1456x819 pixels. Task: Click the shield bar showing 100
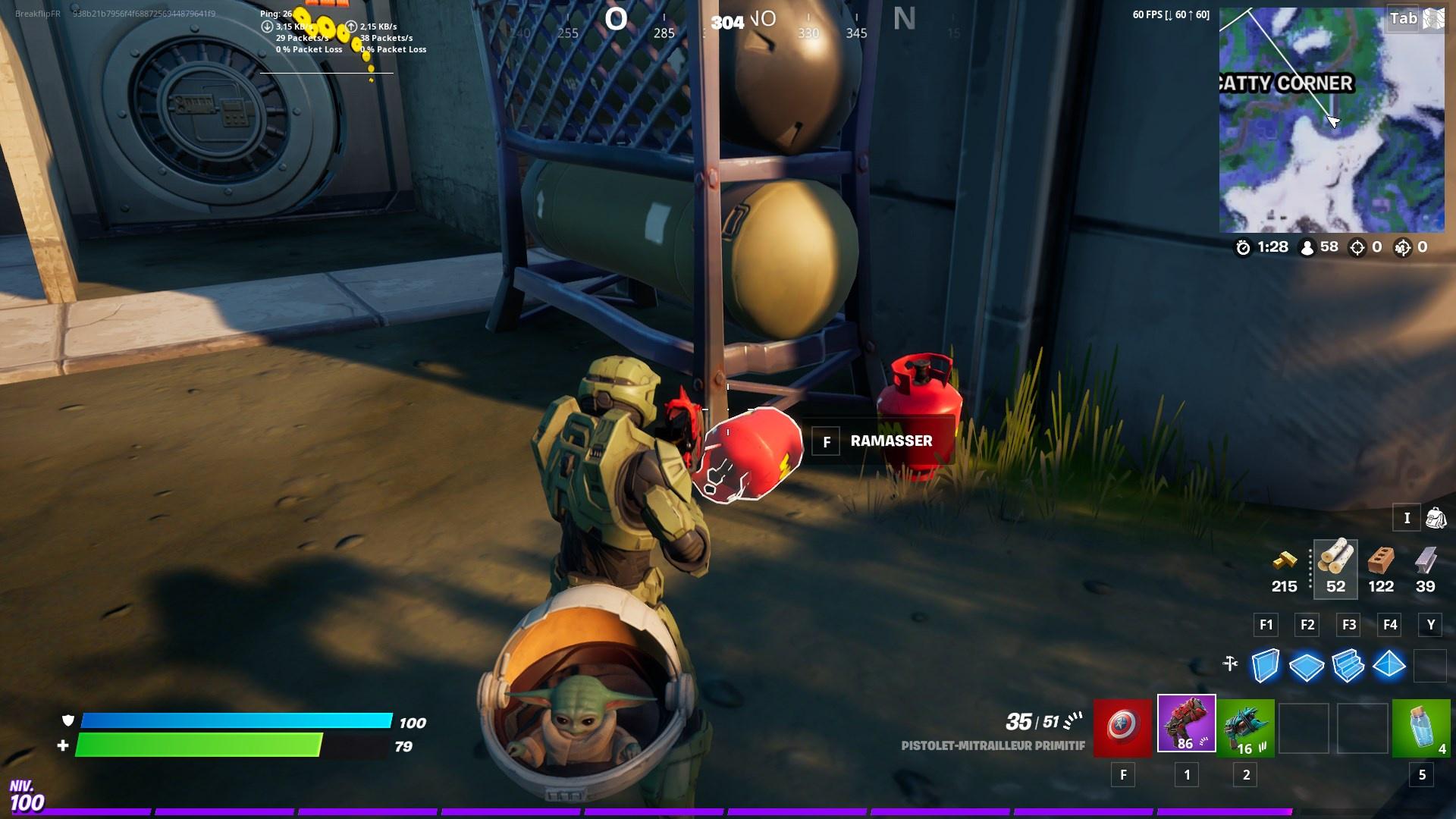(235, 723)
